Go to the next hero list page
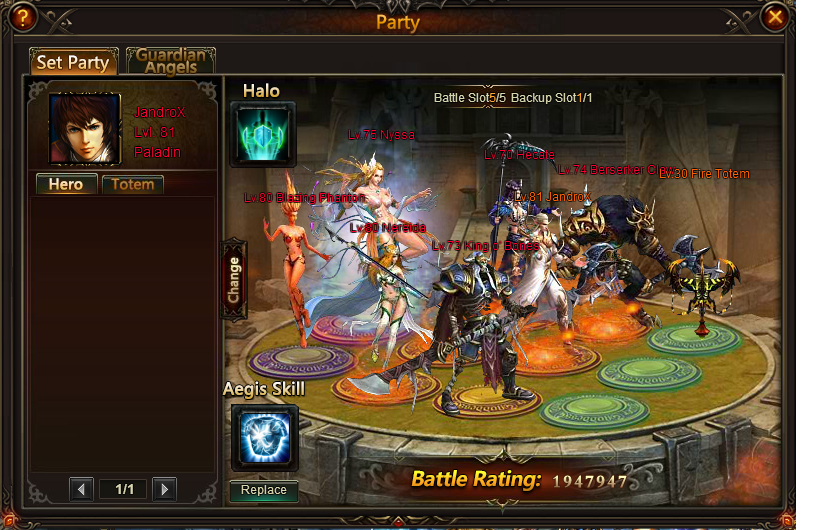Viewport: 819px width, 530px height. 164,489
